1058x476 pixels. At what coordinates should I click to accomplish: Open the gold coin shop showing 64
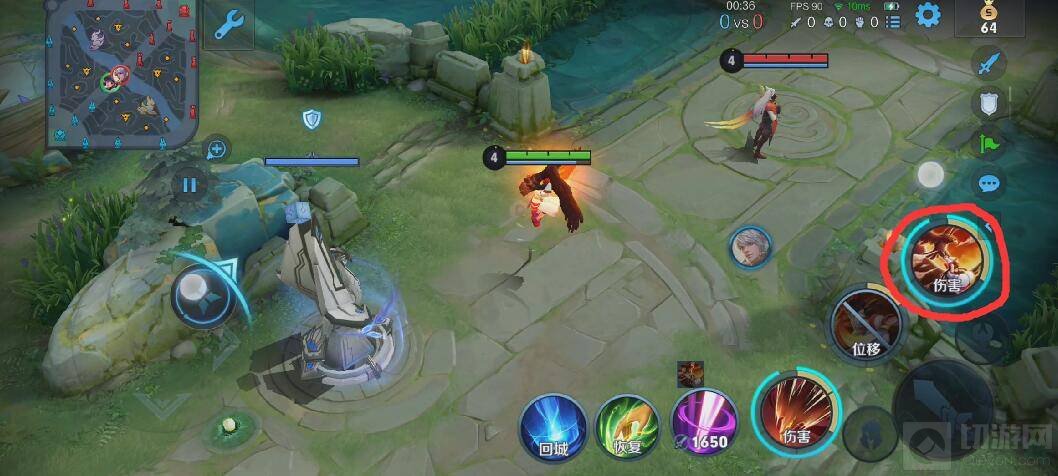(x=988, y=18)
